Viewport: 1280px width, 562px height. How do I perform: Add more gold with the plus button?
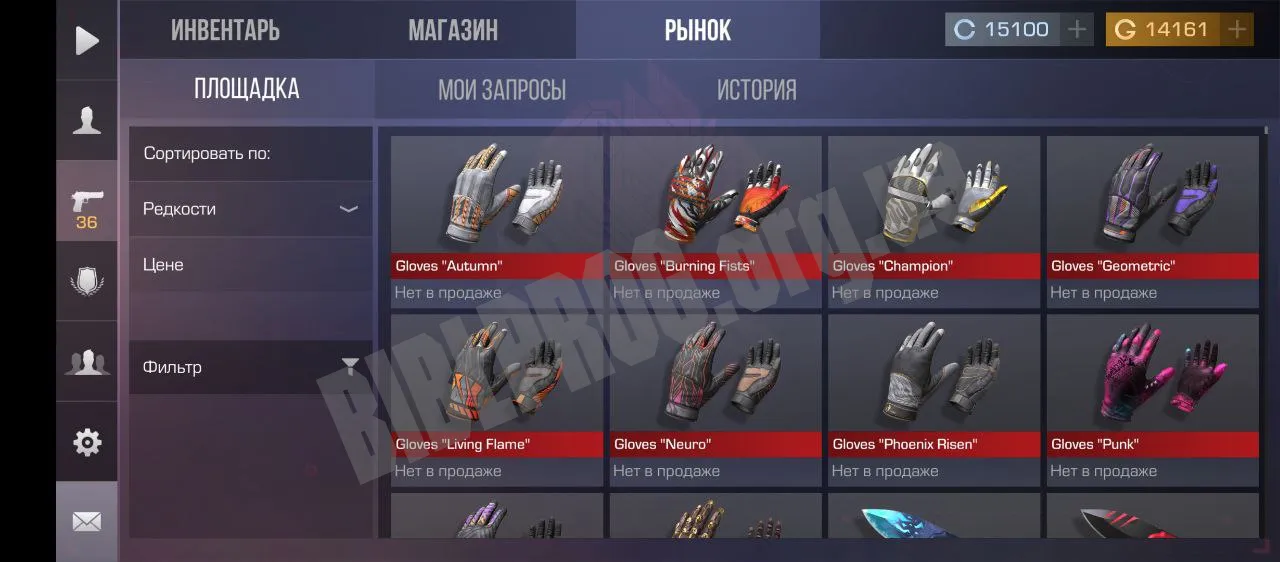coord(1237,30)
